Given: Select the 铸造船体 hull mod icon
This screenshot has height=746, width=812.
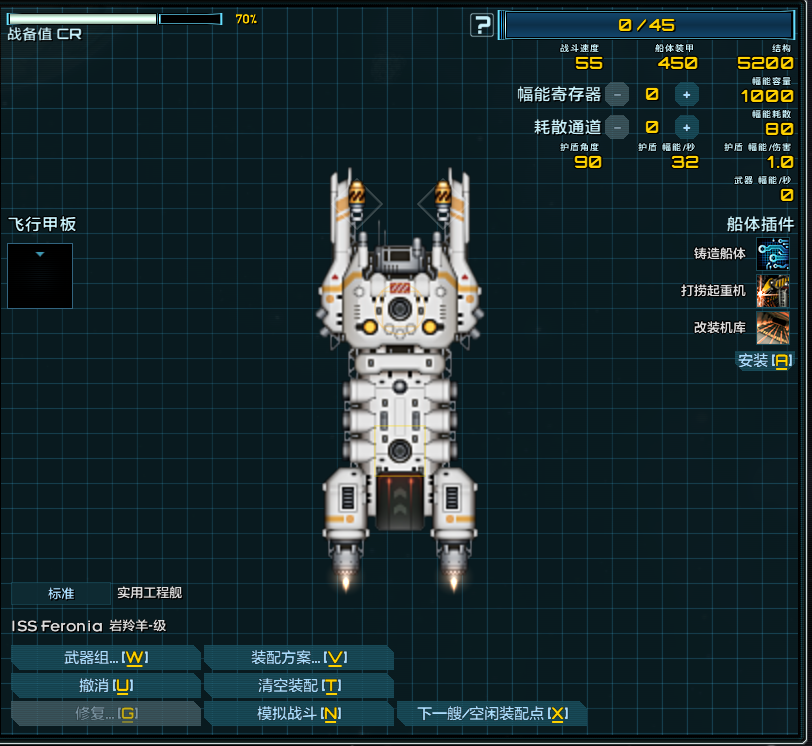Looking at the screenshot, I should pyautogui.click(x=773, y=254).
